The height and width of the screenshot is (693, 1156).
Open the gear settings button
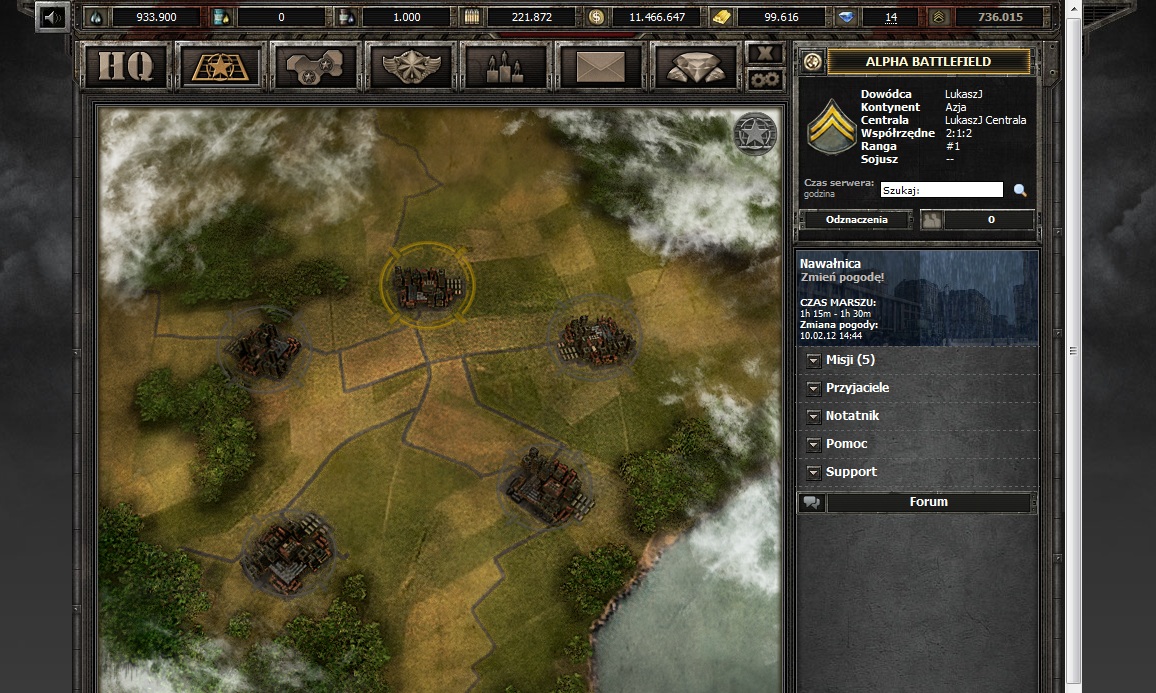click(766, 79)
